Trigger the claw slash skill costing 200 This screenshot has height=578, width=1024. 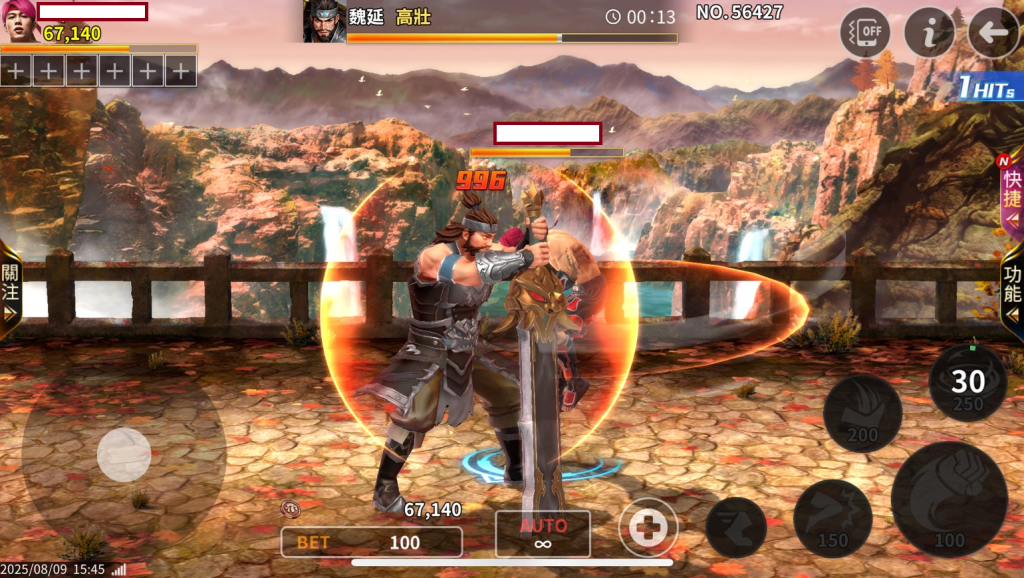click(x=862, y=413)
